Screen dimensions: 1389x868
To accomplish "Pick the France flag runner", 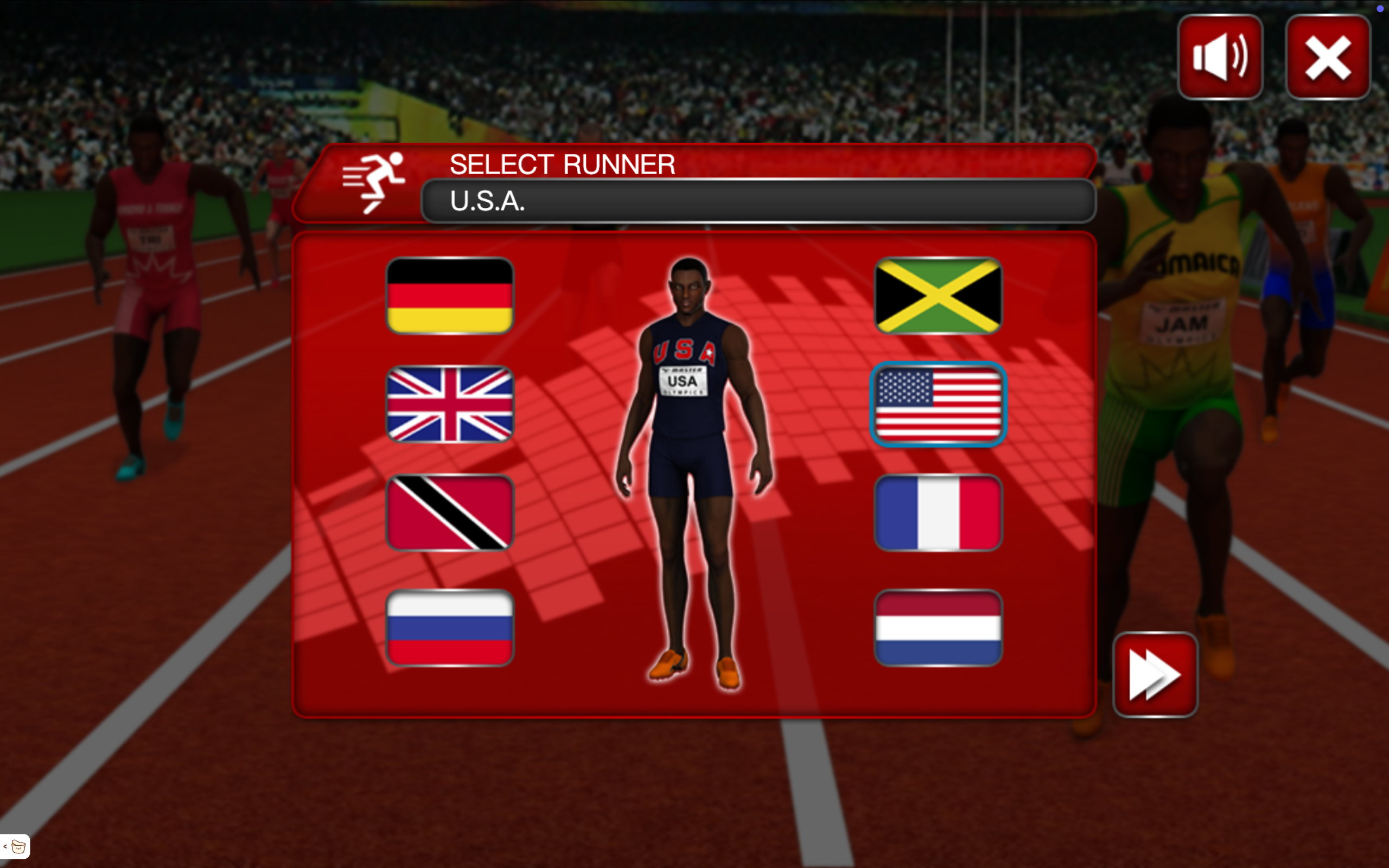I will 938,513.
